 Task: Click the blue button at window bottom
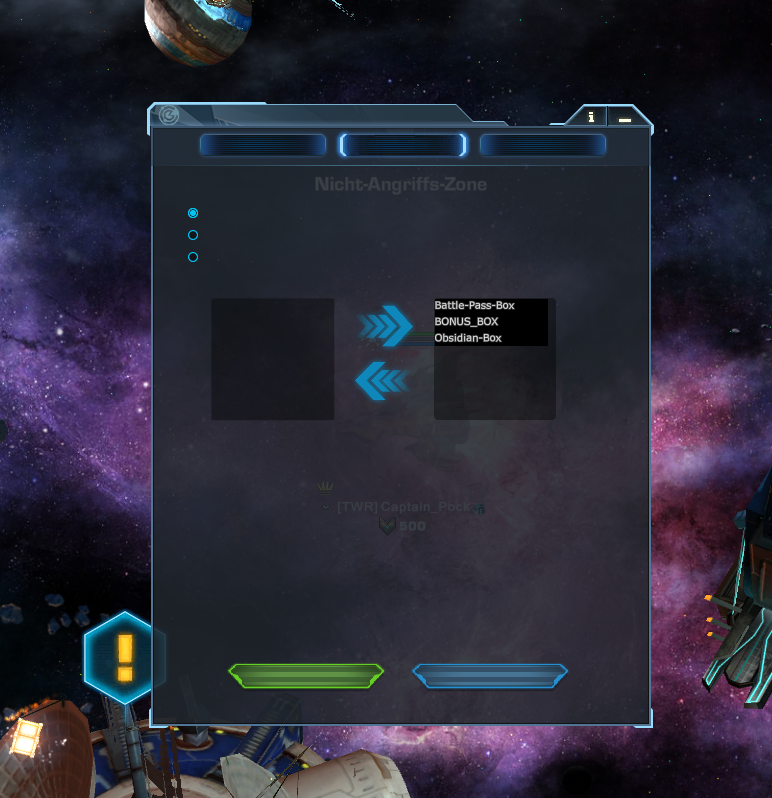490,676
